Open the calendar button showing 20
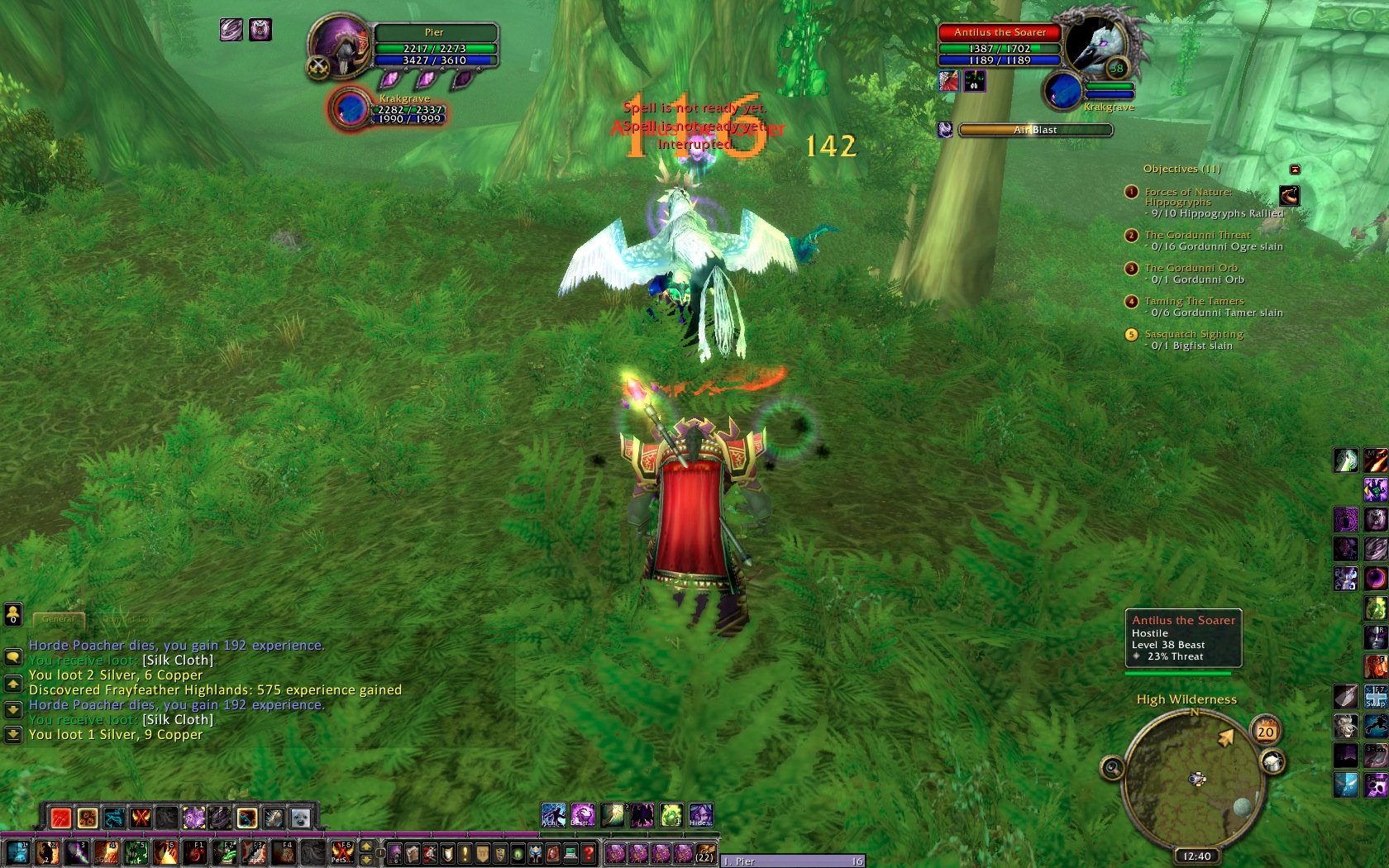 point(1266,731)
